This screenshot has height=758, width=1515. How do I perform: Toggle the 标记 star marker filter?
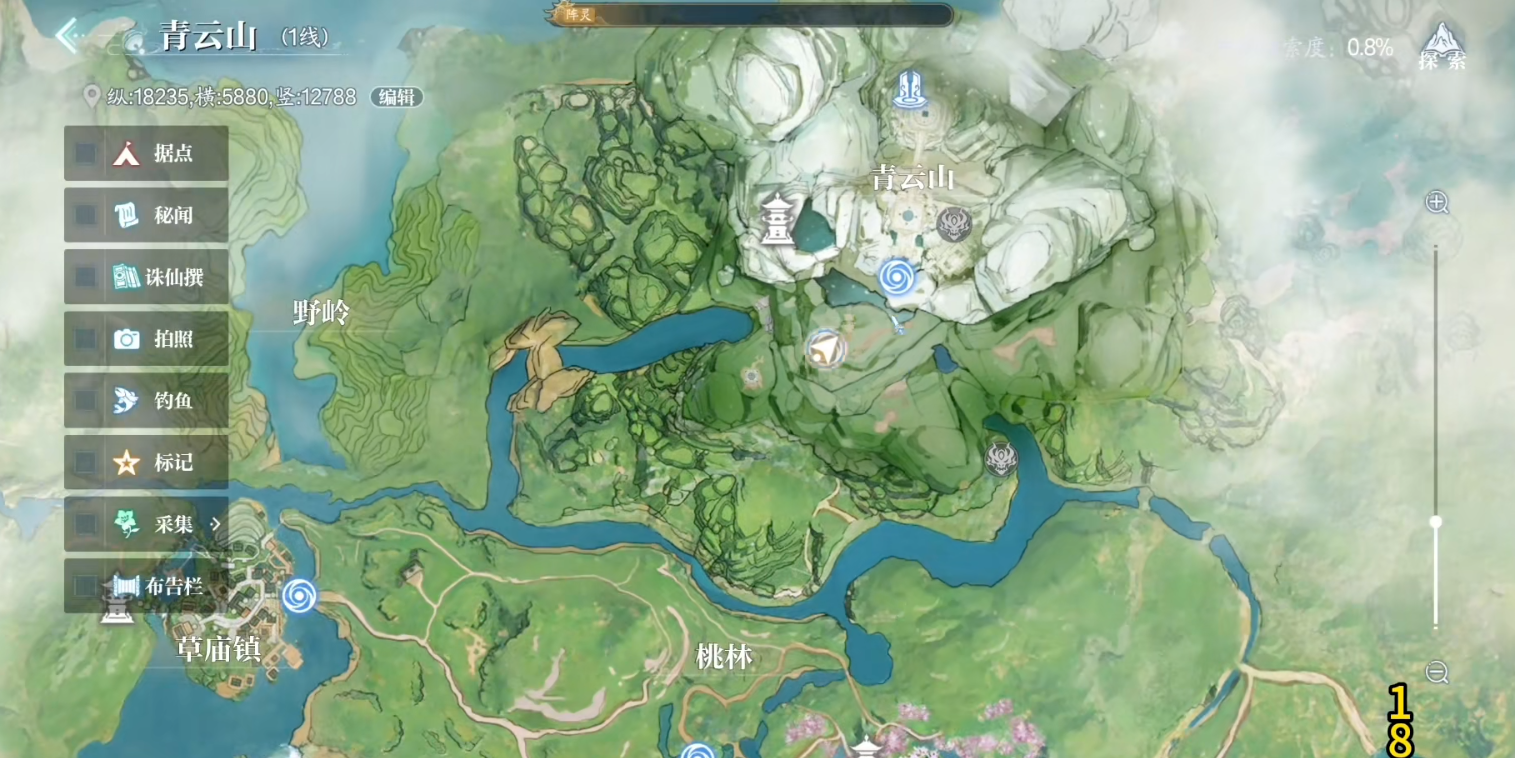(146, 463)
